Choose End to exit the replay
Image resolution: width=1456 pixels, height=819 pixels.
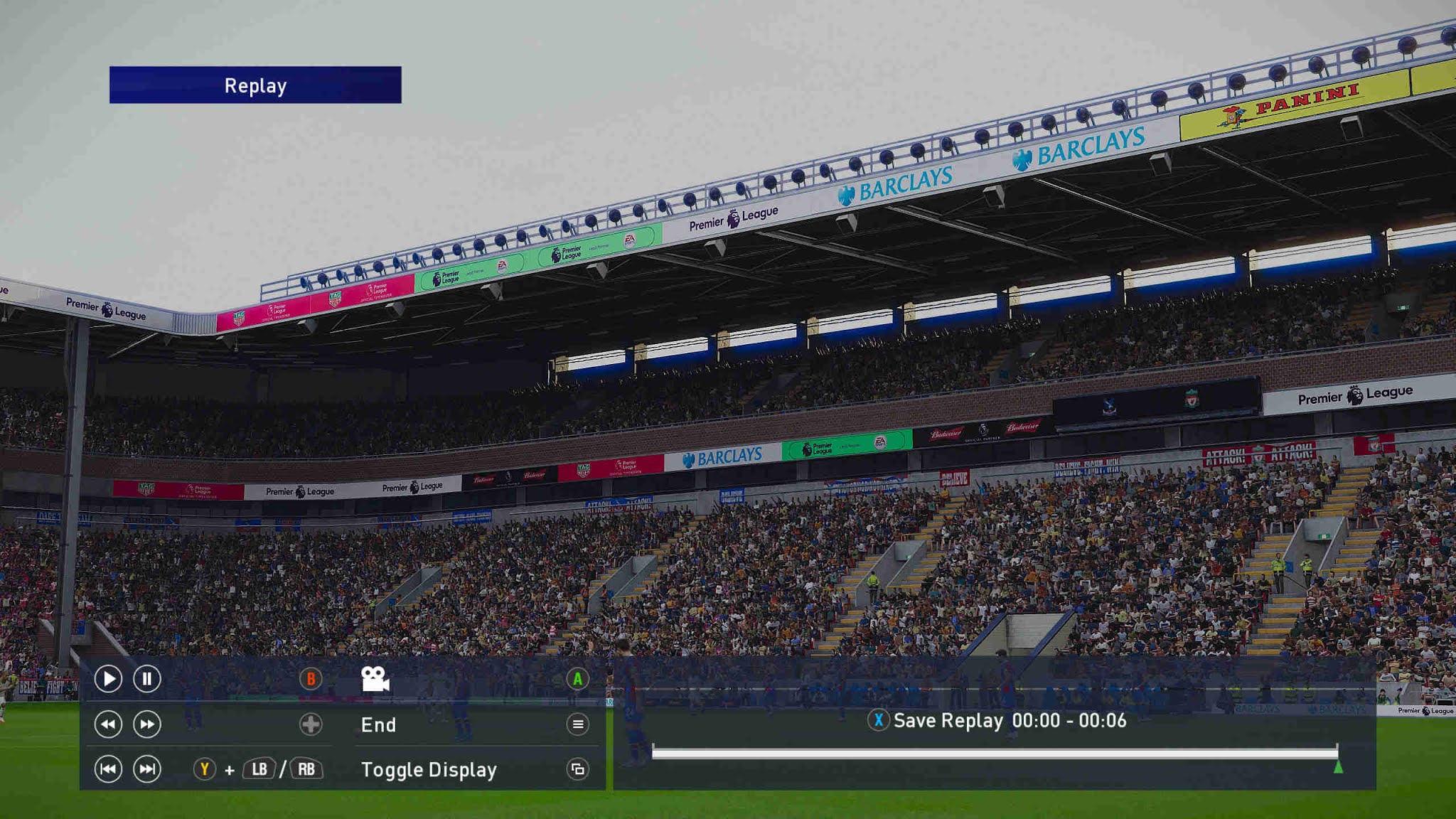point(380,725)
